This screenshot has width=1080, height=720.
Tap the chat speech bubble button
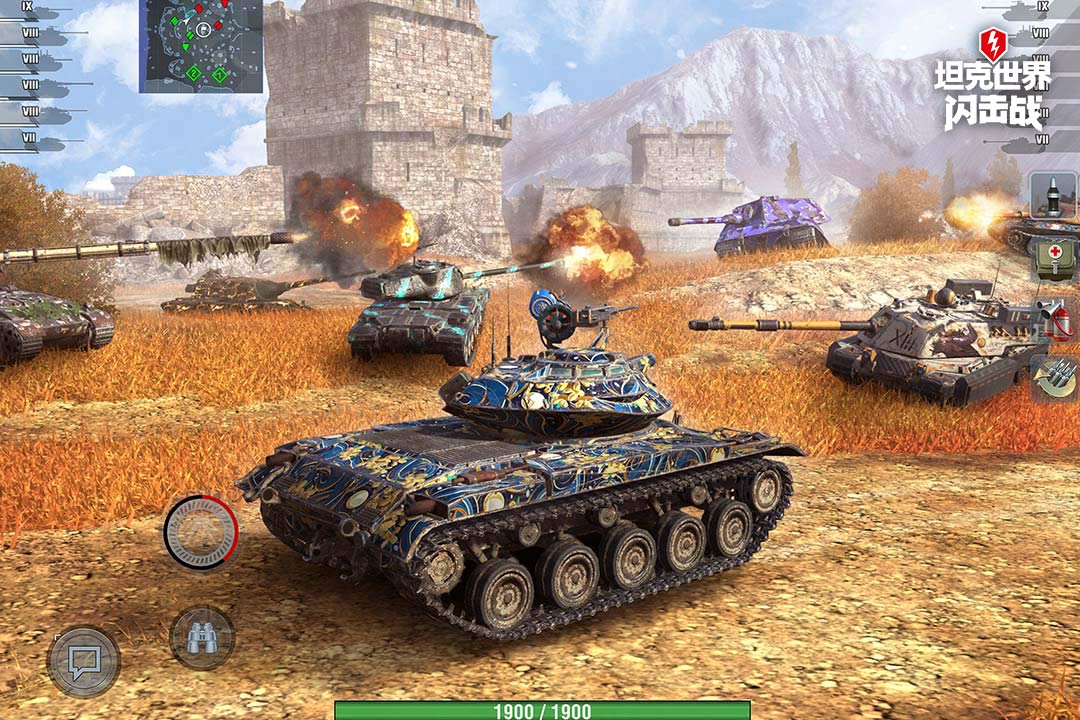pos(84,661)
